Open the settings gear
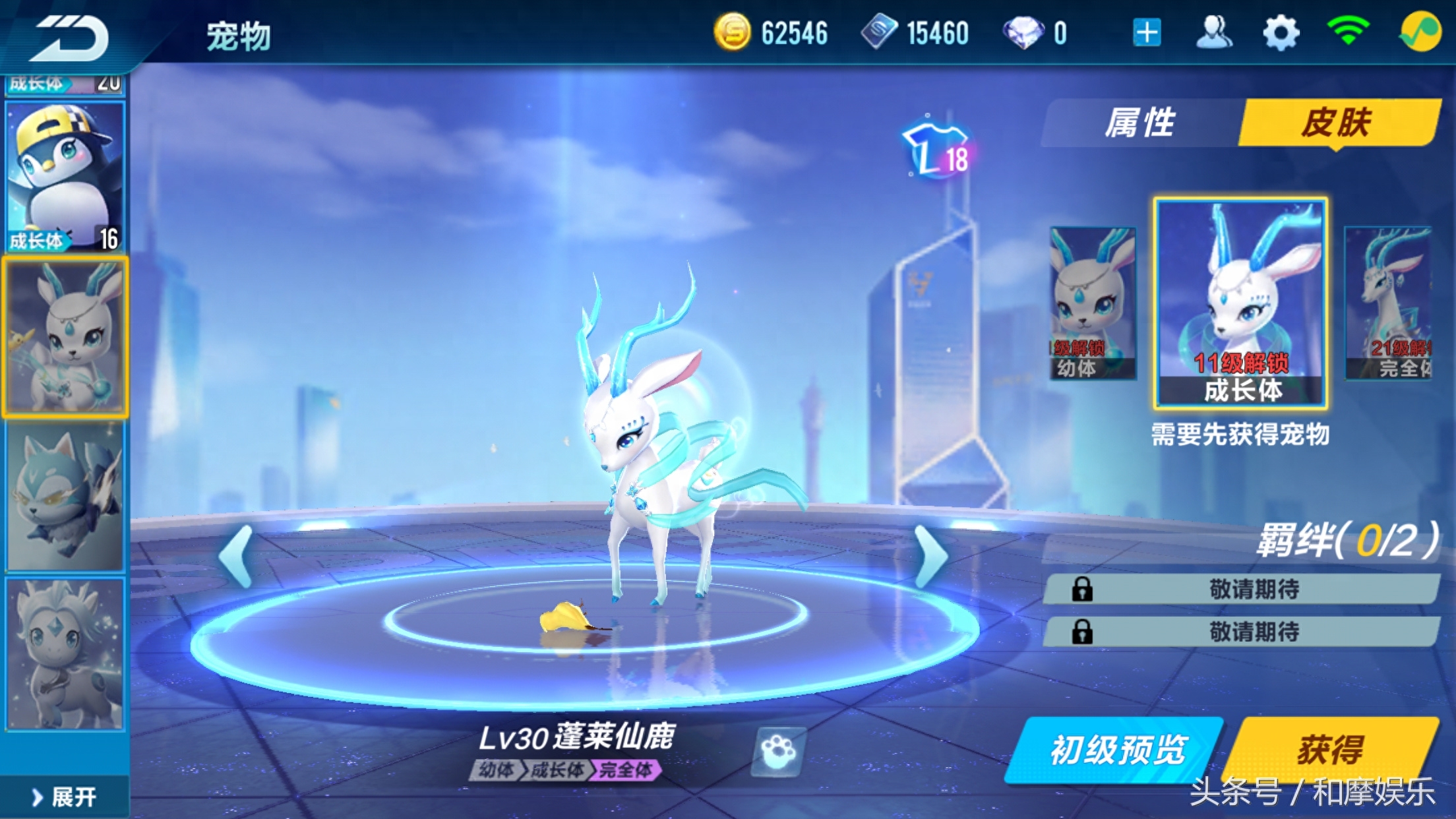Screen dimensions: 1456x819 (x=1281, y=33)
